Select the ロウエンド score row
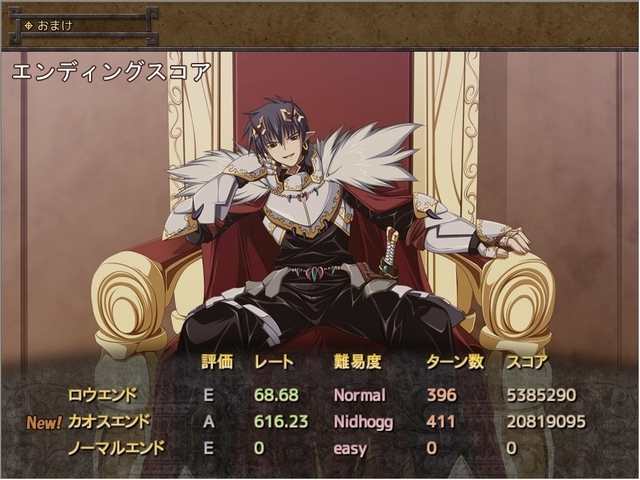640x480 pixels. (102, 395)
